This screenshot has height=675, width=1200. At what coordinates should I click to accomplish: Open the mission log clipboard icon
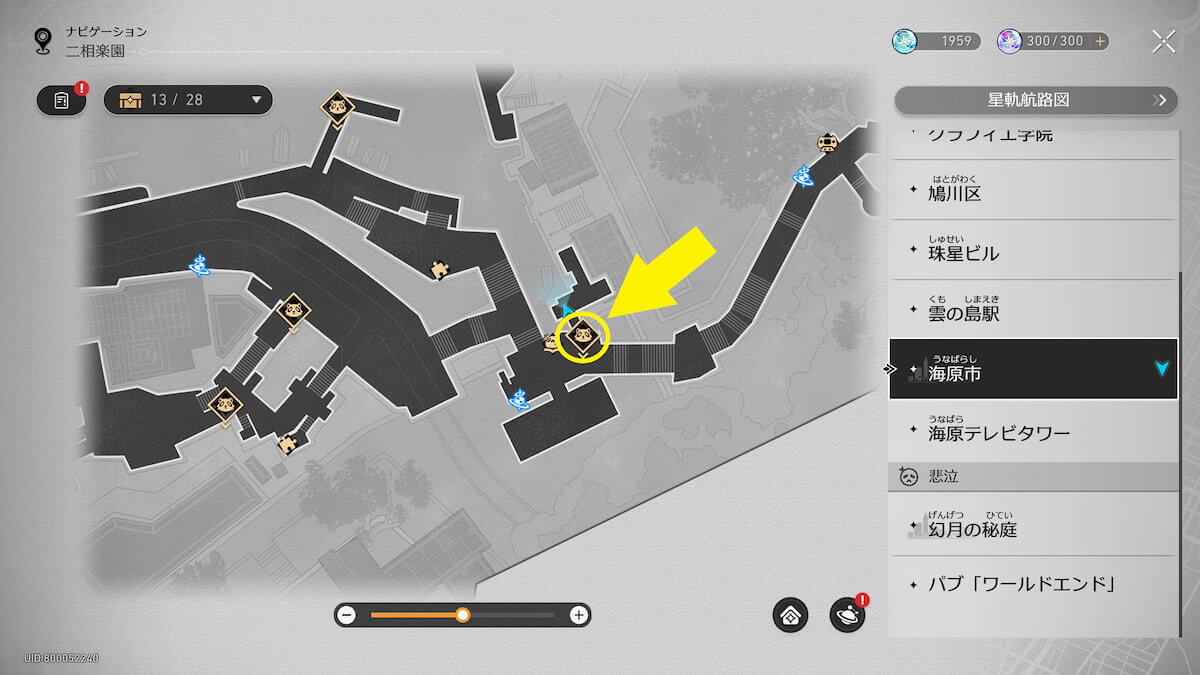point(62,100)
